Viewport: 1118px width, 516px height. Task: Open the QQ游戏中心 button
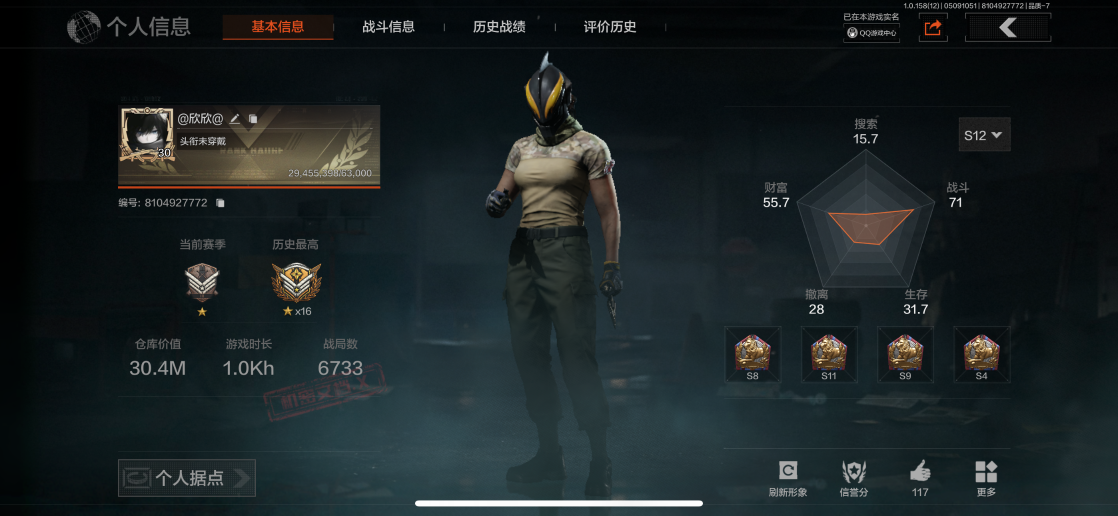click(871, 33)
